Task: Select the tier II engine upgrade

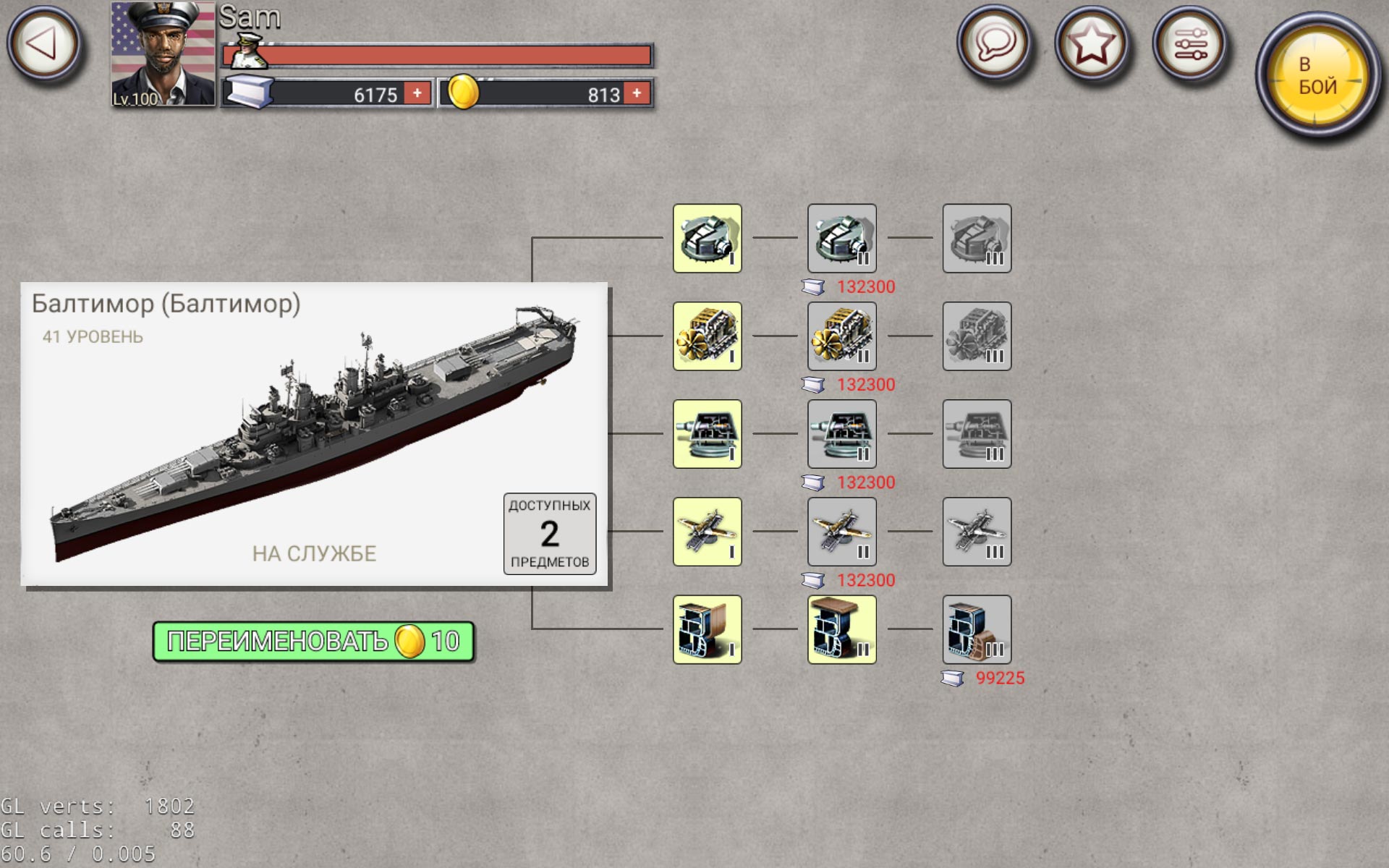Action: coord(841,337)
